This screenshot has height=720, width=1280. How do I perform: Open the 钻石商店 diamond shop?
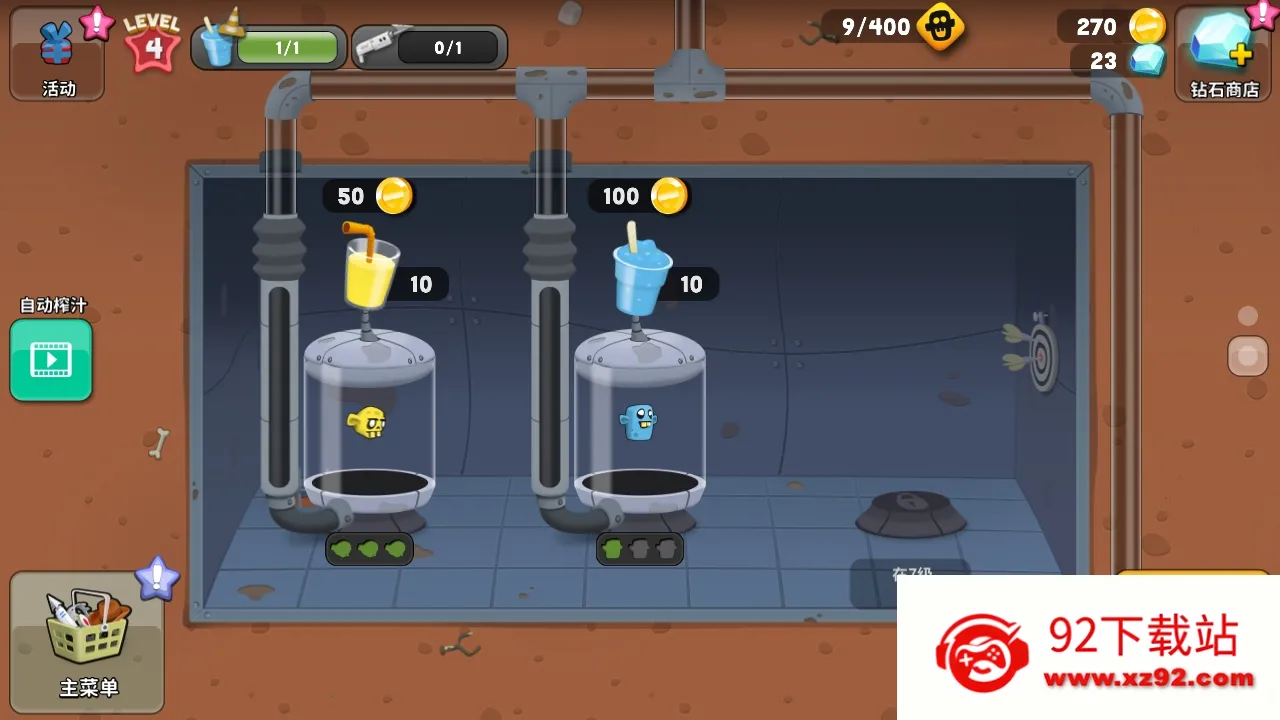point(1224,53)
